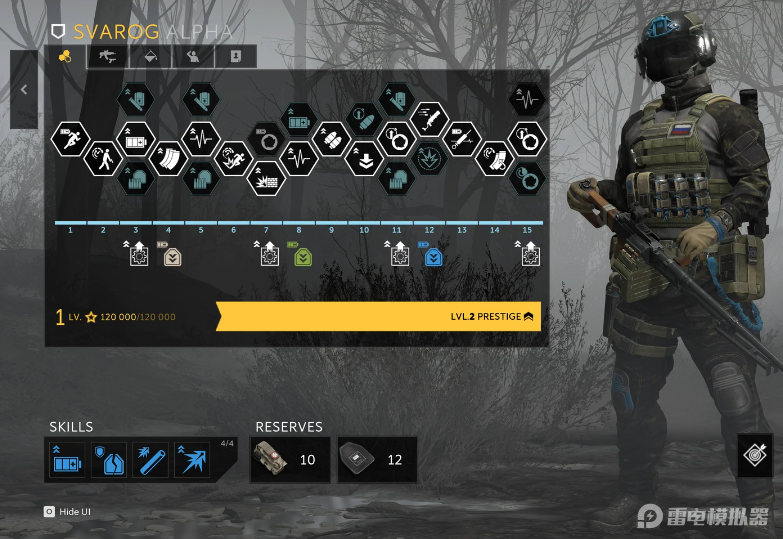
Task: Select the gear unlock reward at level 15
Action: [530, 257]
